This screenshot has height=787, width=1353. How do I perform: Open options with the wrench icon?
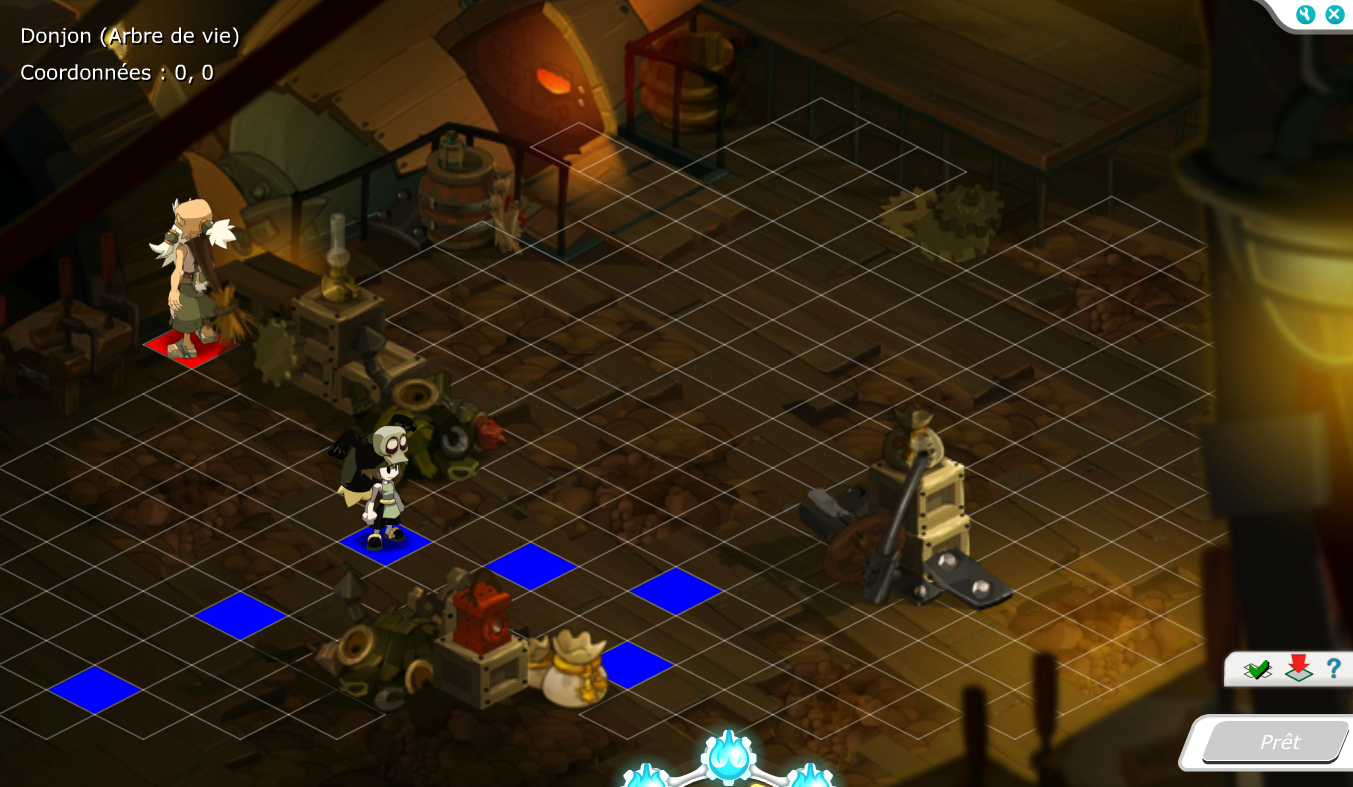pos(1305,14)
